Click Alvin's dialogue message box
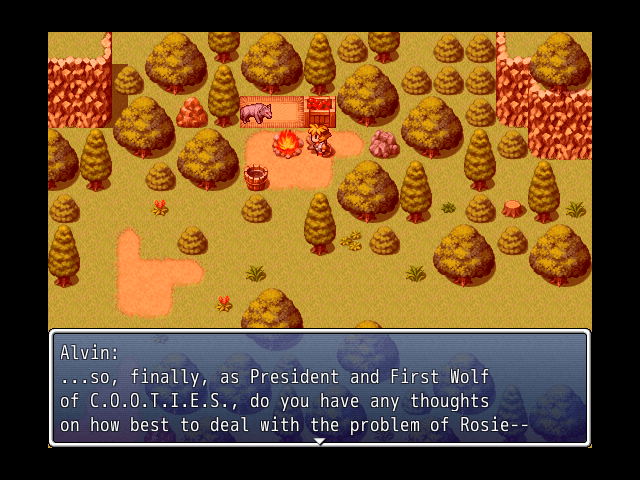The height and width of the screenshot is (480, 640). point(319,388)
